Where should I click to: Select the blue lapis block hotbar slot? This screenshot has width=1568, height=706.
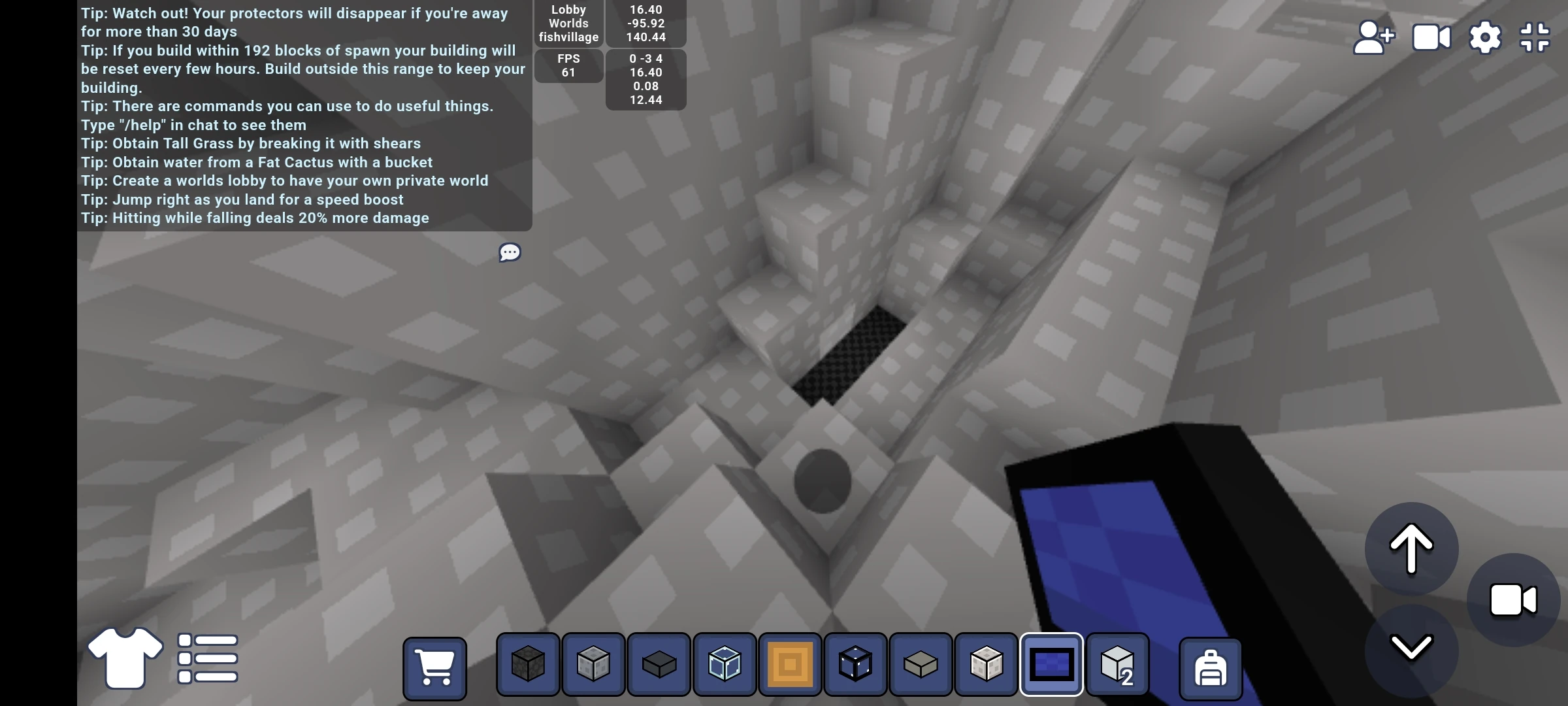1053,665
